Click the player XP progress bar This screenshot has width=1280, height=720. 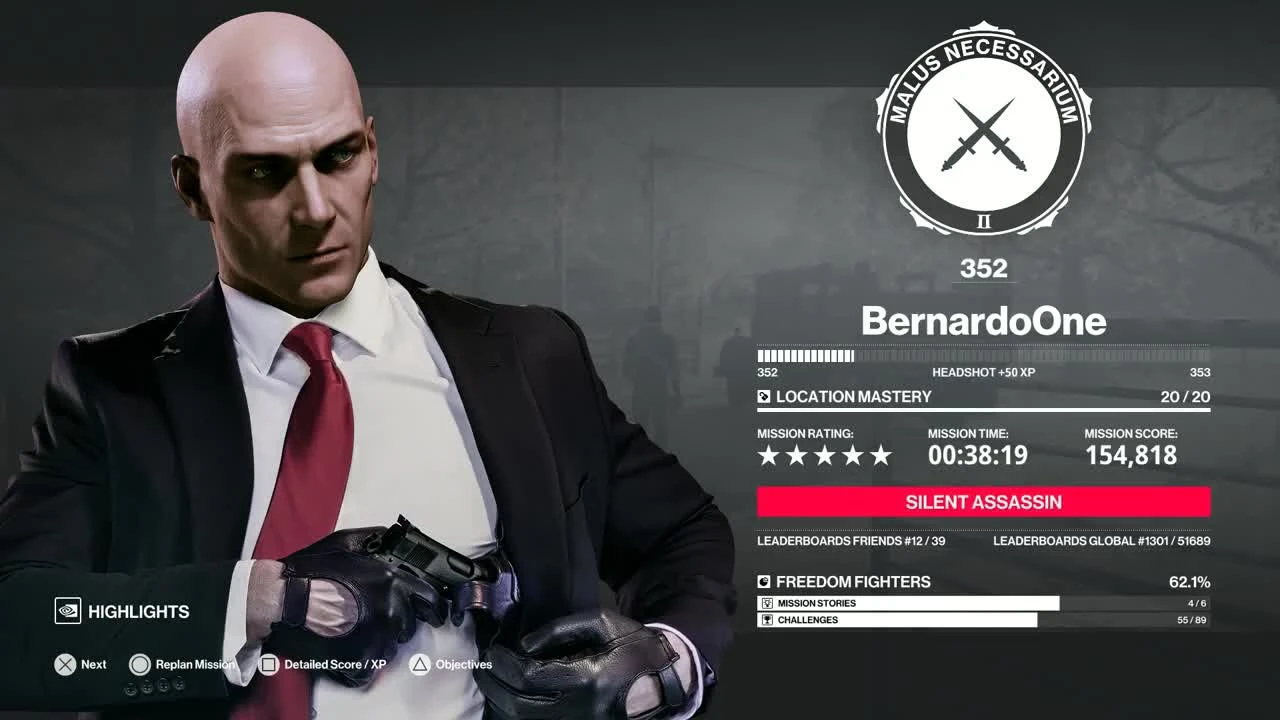(983, 355)
